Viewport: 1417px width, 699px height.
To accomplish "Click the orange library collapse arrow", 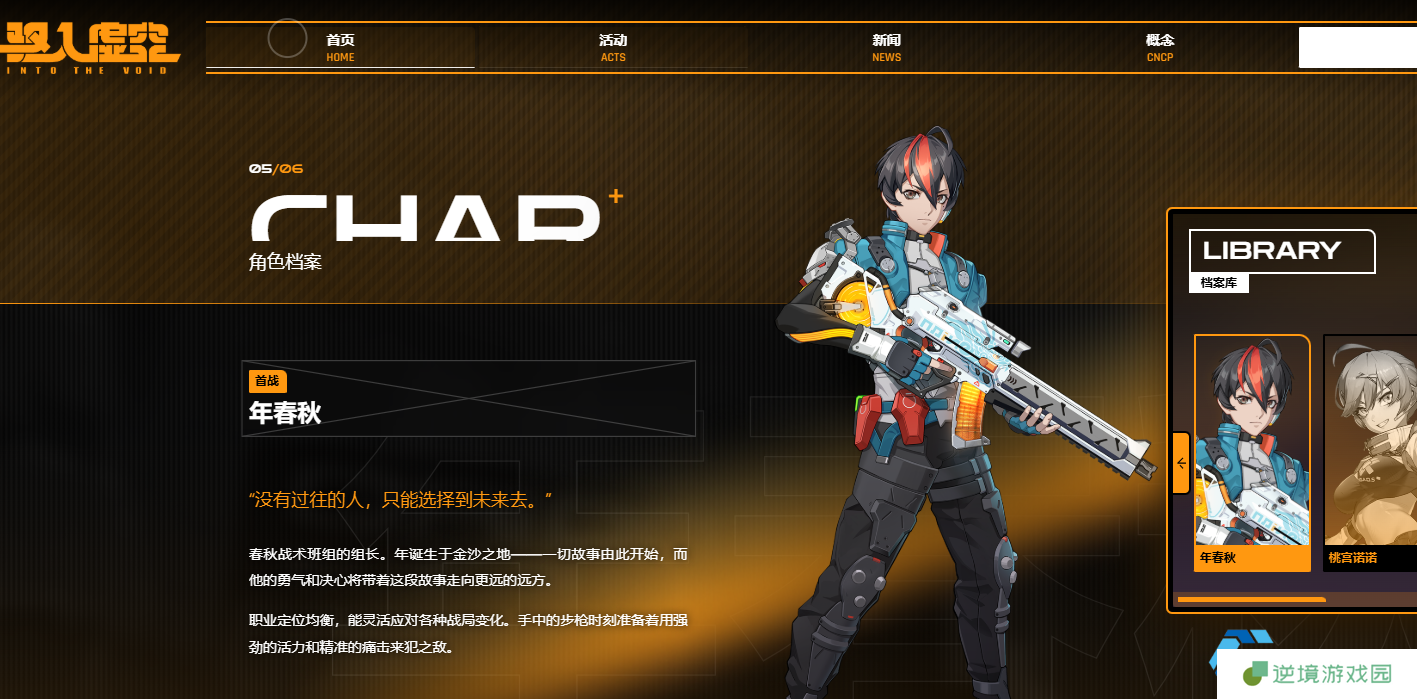I will point(1181,463).
